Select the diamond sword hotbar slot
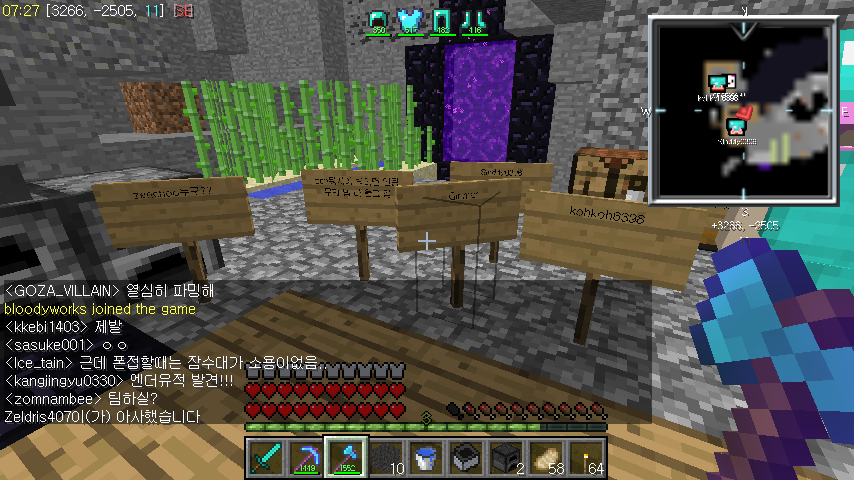The image size is (854, 480). pos(266,457)
